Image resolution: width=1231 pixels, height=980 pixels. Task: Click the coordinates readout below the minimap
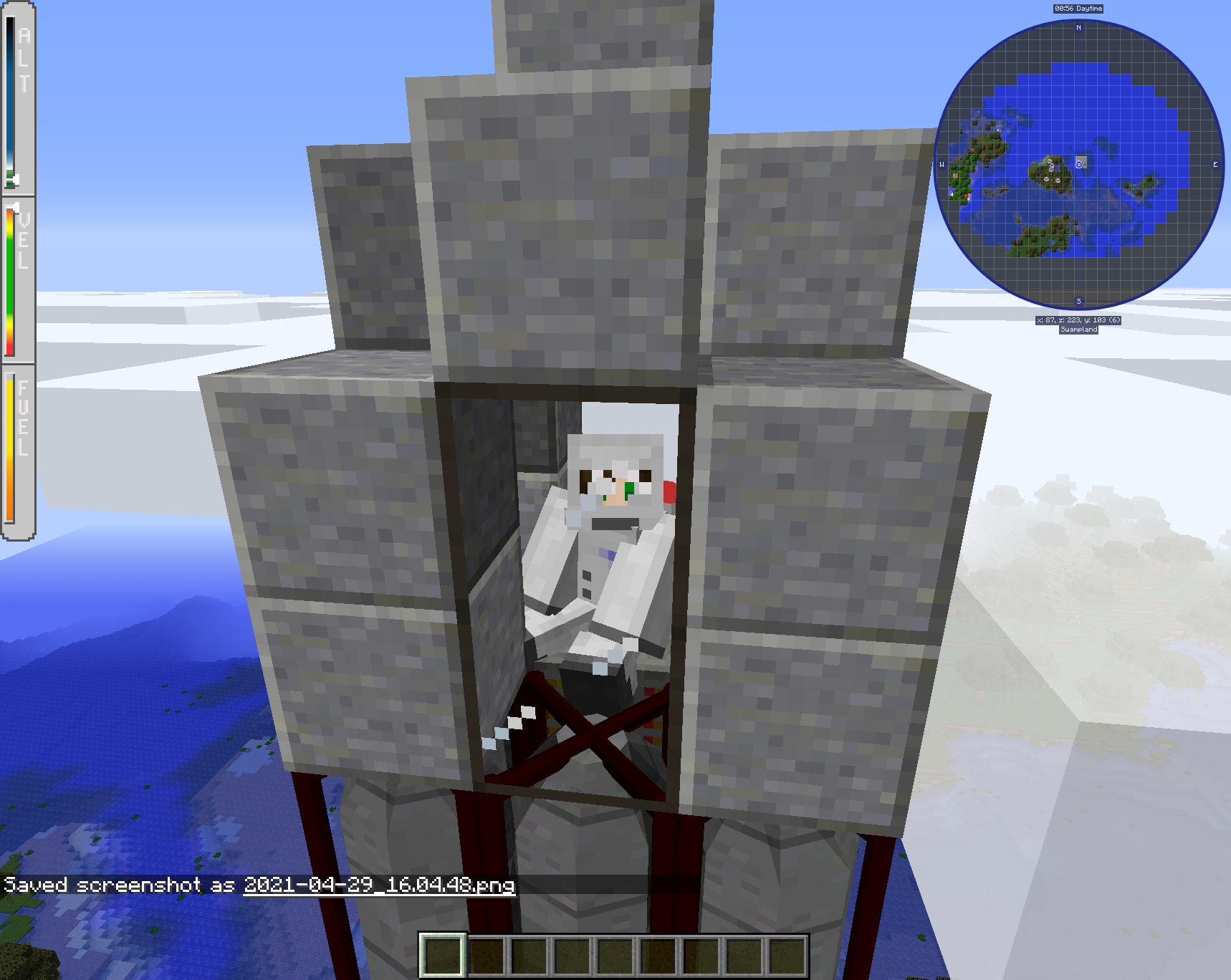[1078, 320]
